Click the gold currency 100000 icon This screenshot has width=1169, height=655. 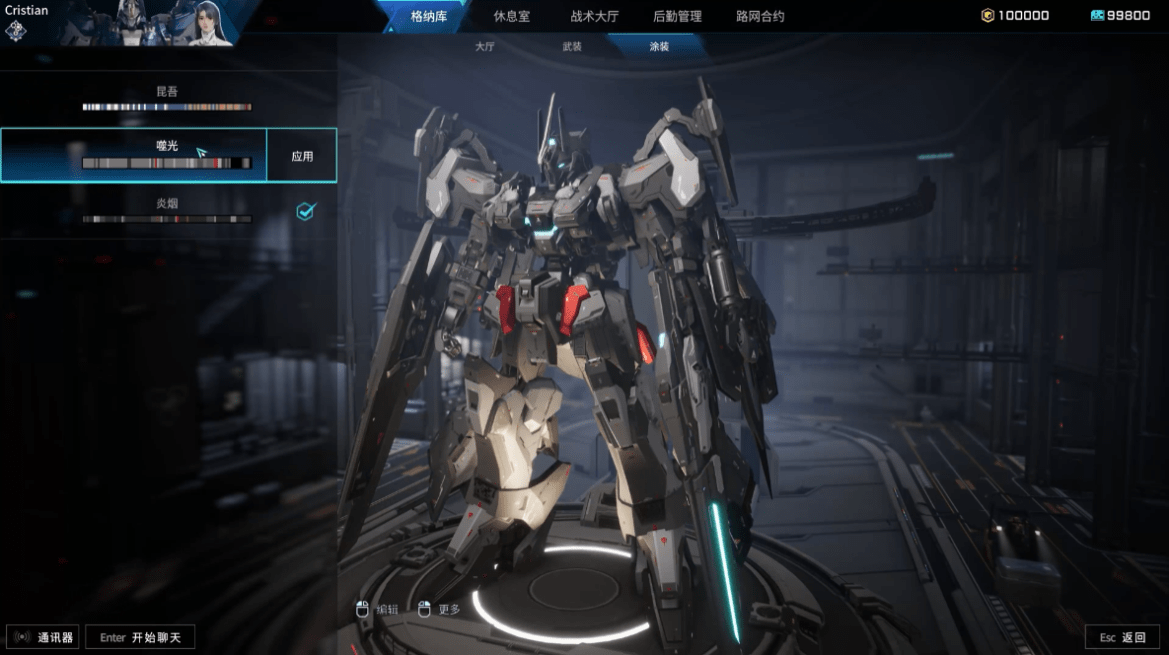[x=988, y=16]
